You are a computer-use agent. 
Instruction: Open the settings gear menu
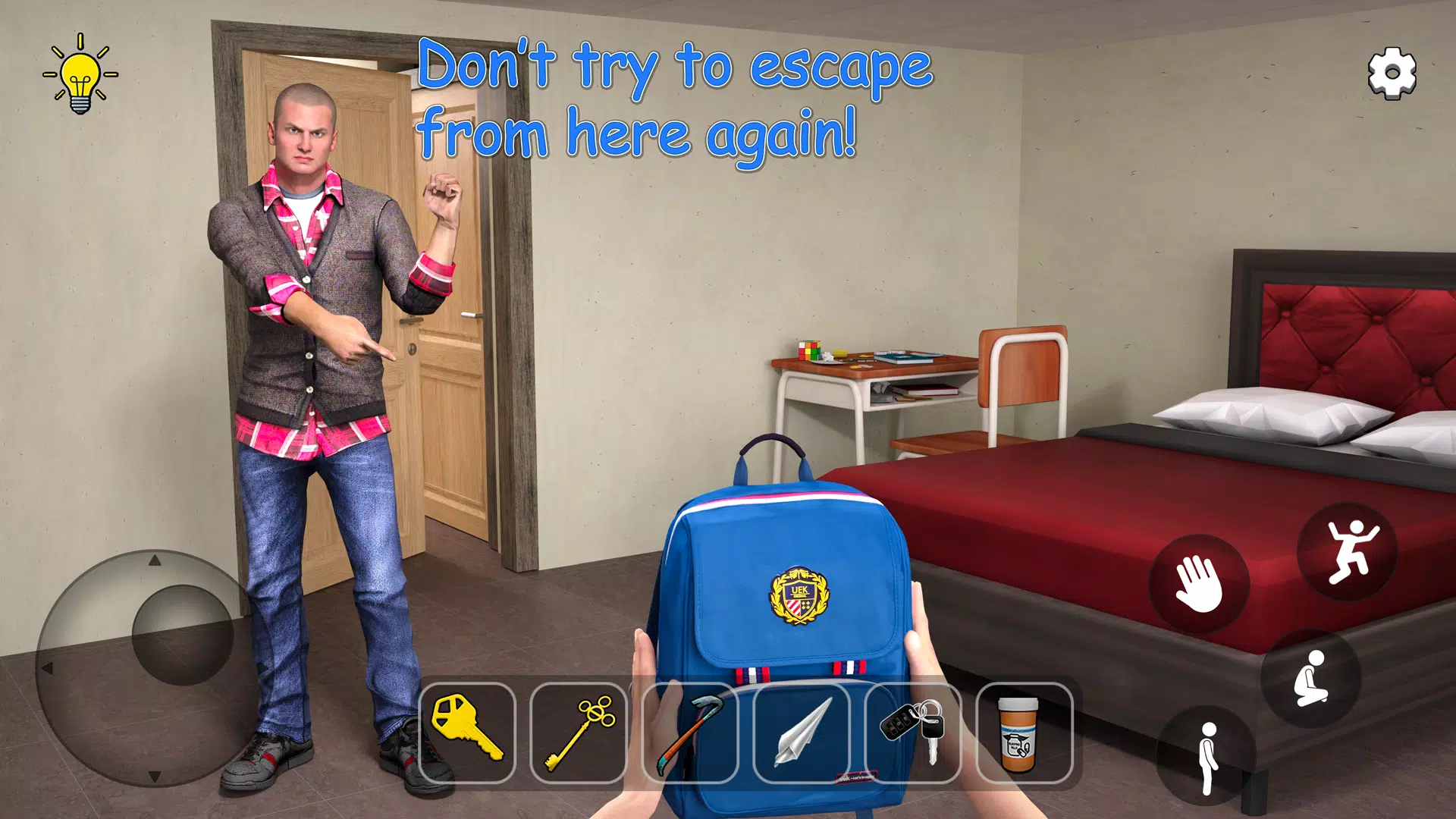1392,74
